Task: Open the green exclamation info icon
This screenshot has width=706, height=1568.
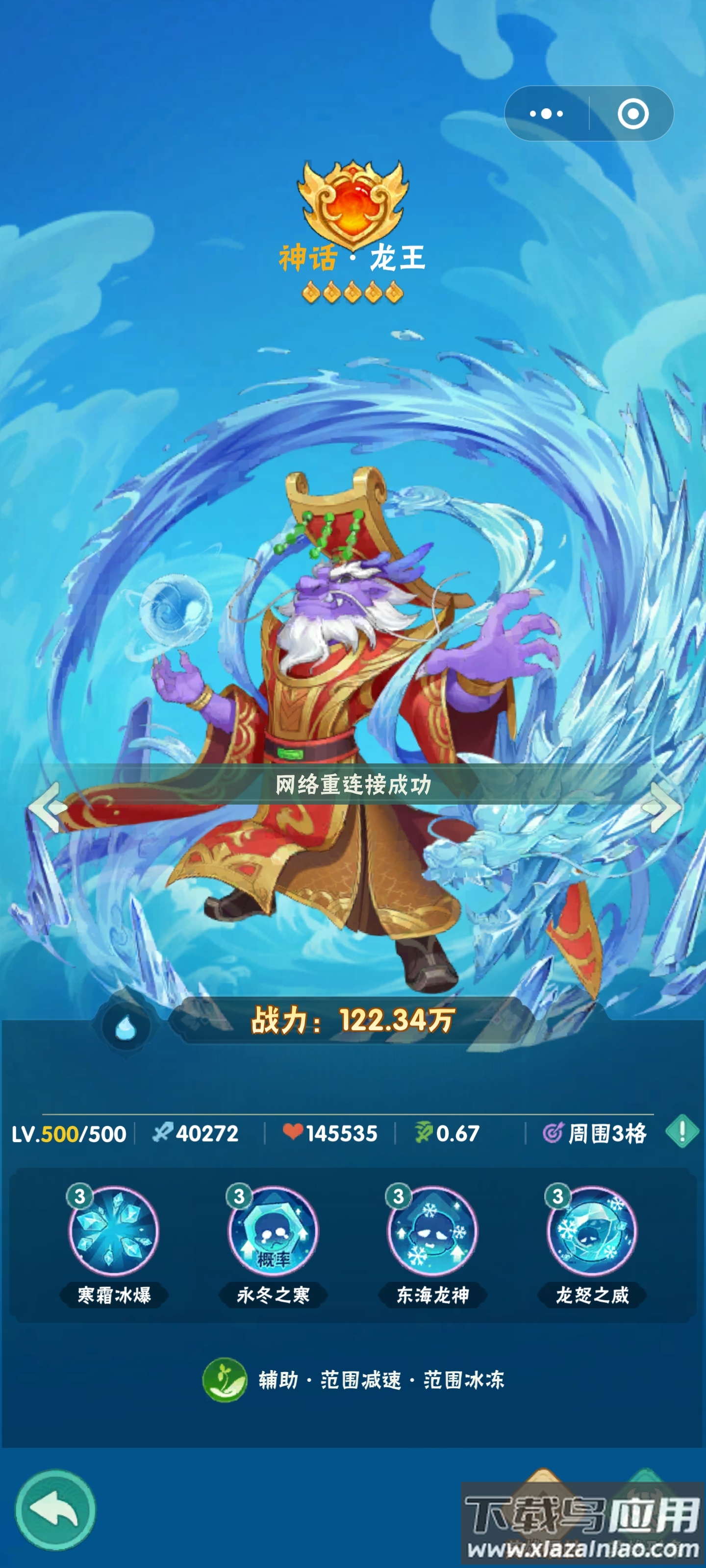Action: click(x=684, y=1132)
